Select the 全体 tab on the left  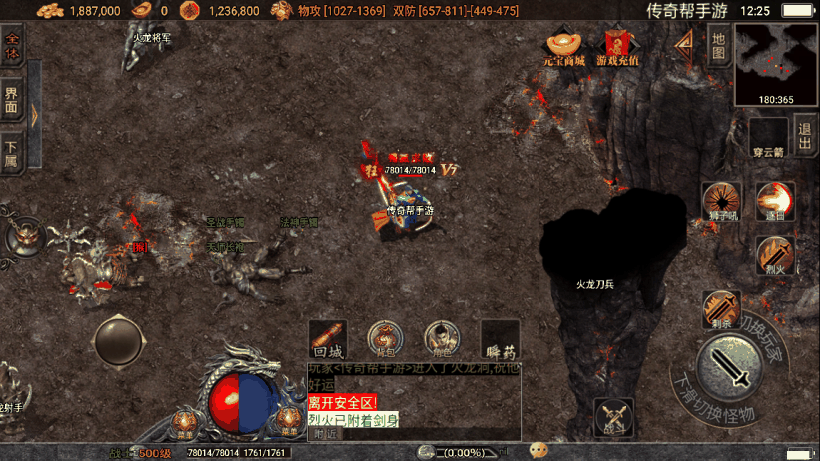point(12,46)
